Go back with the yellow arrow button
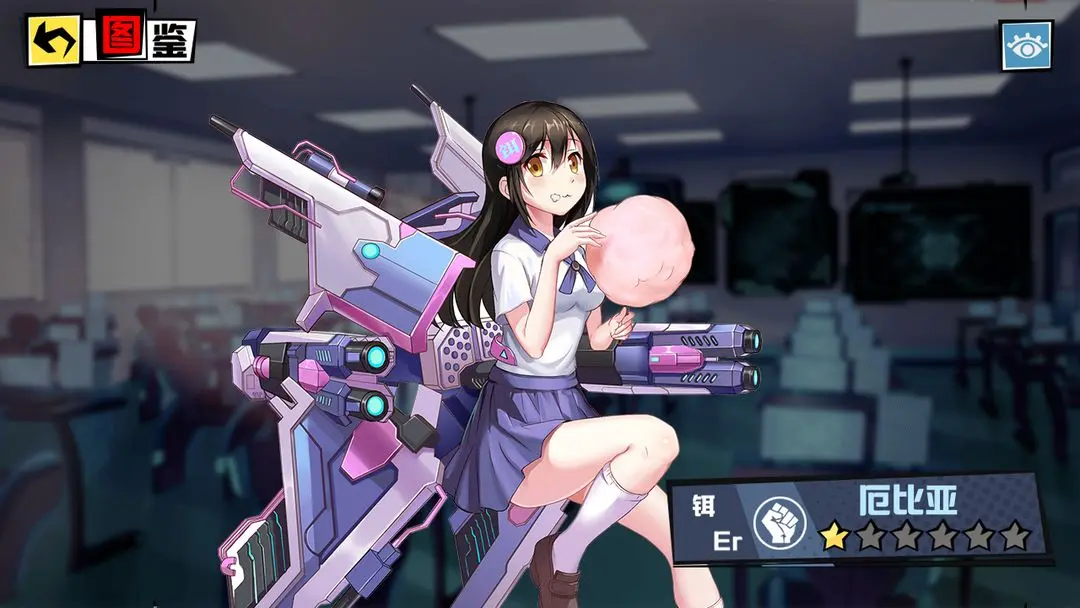The image size is (1080, 608). pyautogui.click(x=53, y=40)
